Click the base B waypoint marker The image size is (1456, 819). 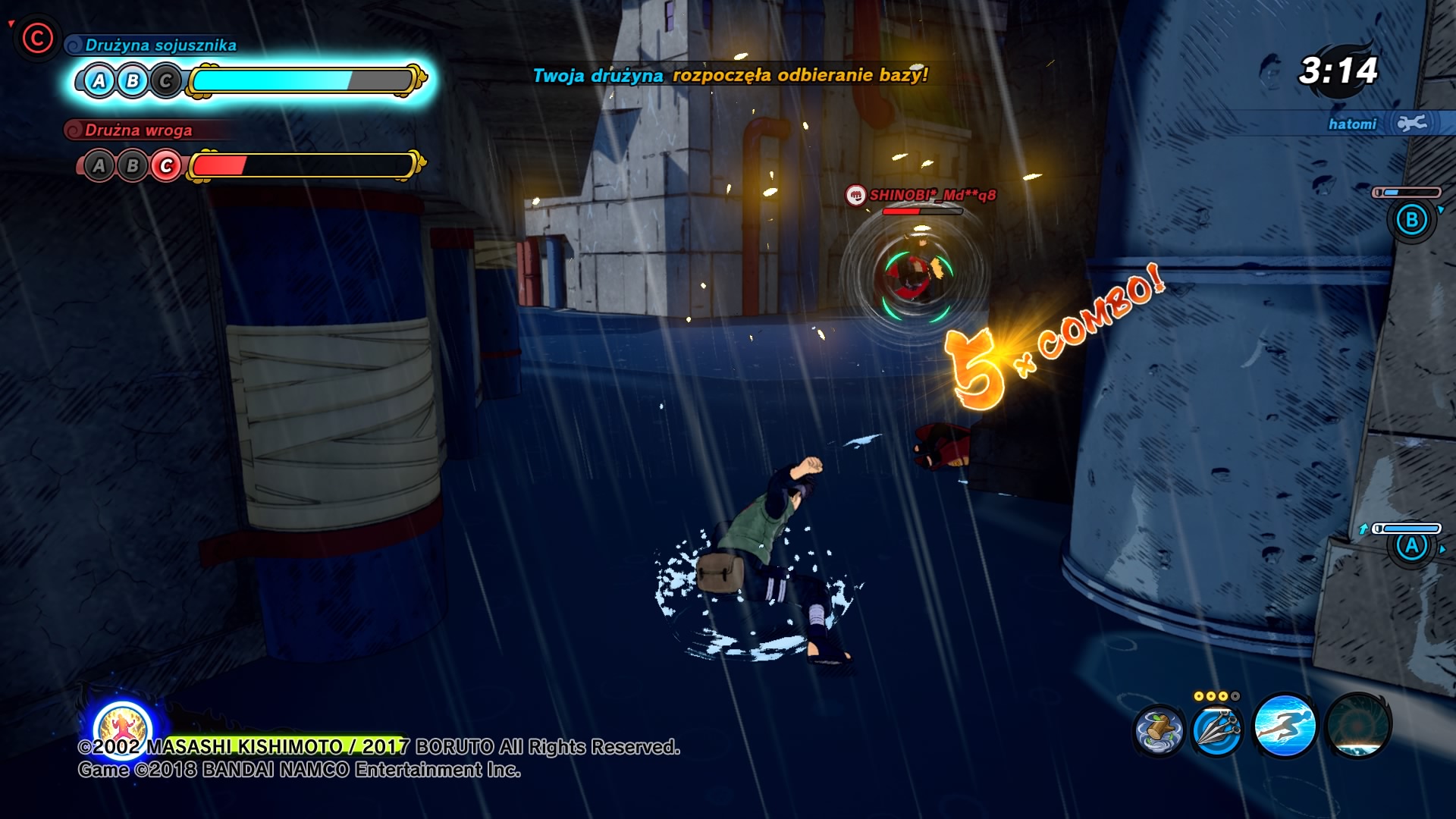click(x=1411, y=221)
